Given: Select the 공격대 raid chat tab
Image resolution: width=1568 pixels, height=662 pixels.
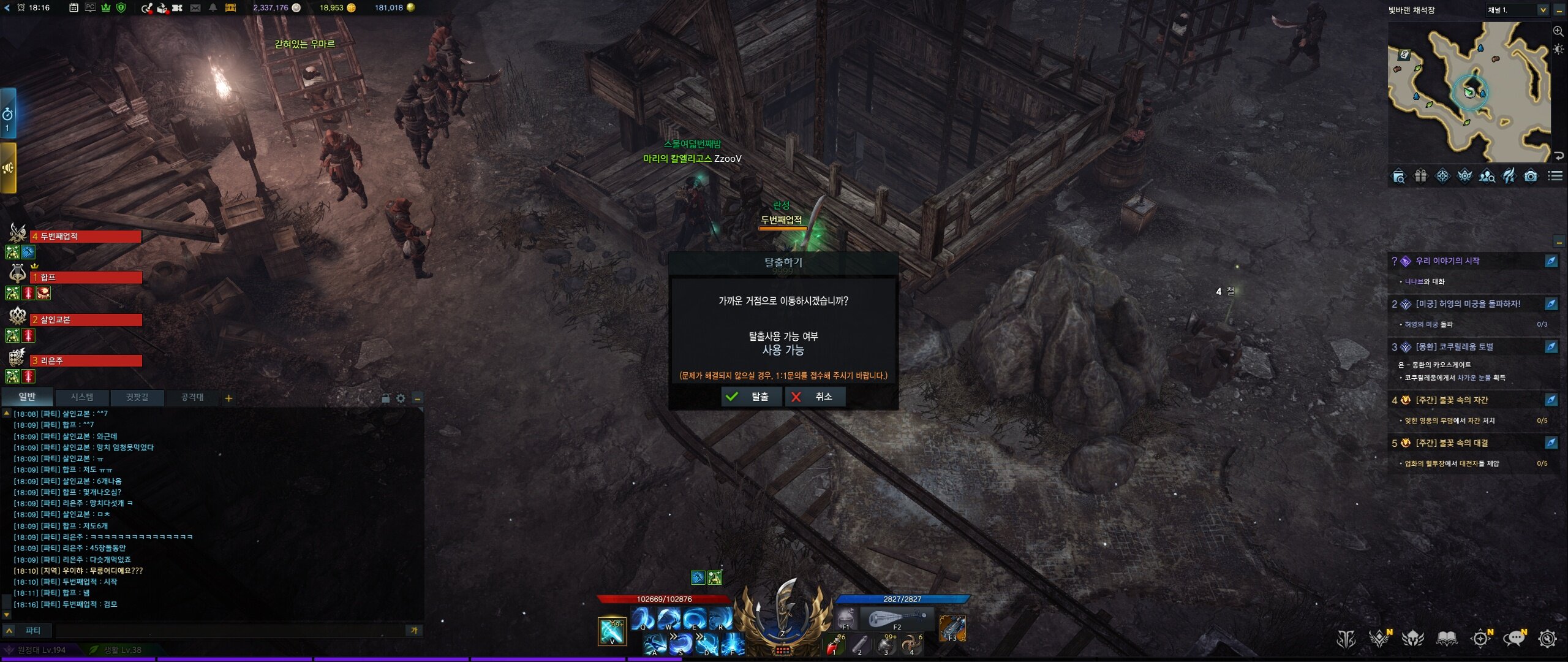Looking at the screenshot, I should pos(192,397).
